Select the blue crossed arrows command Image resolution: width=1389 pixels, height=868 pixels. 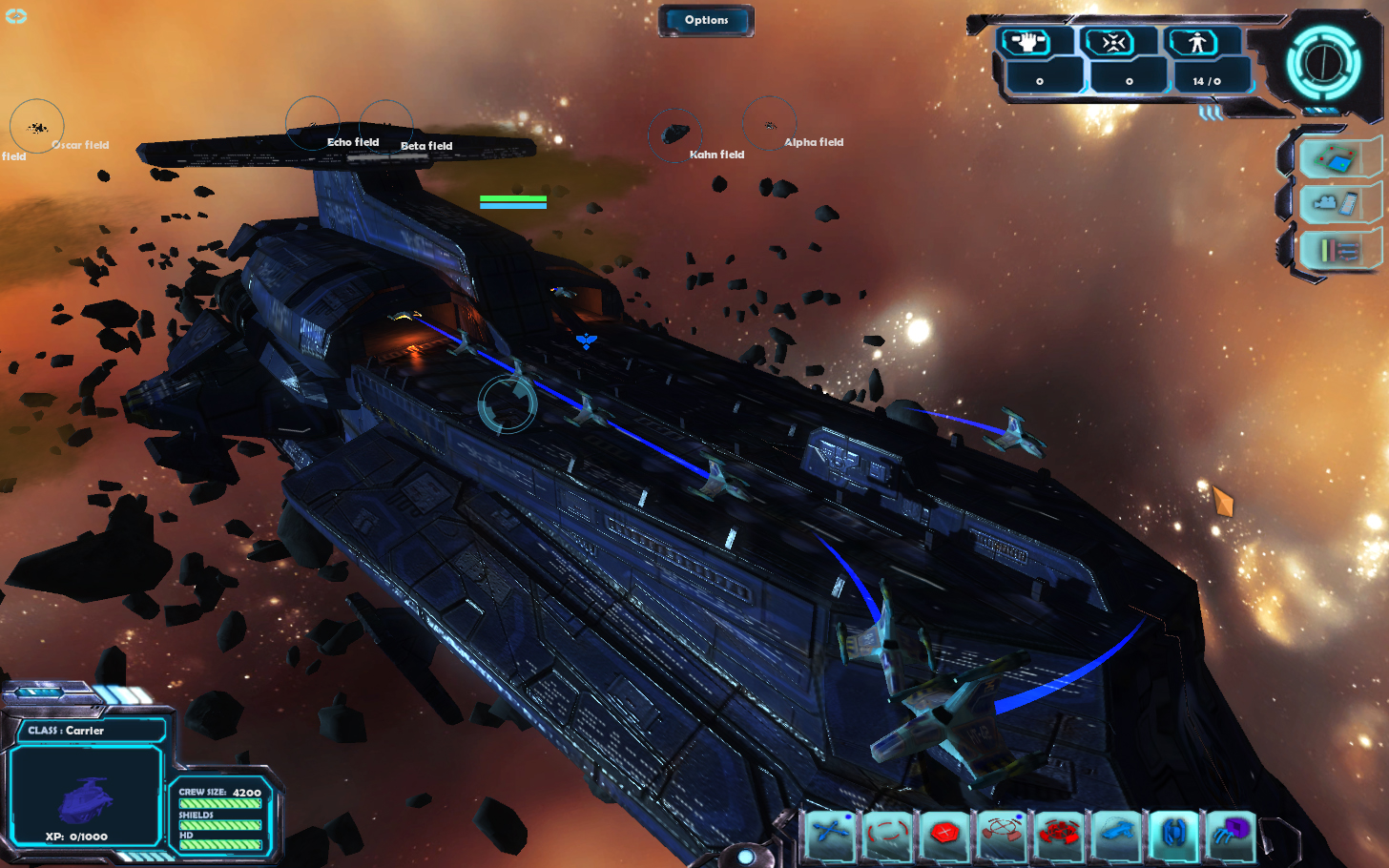pos(830,833)
